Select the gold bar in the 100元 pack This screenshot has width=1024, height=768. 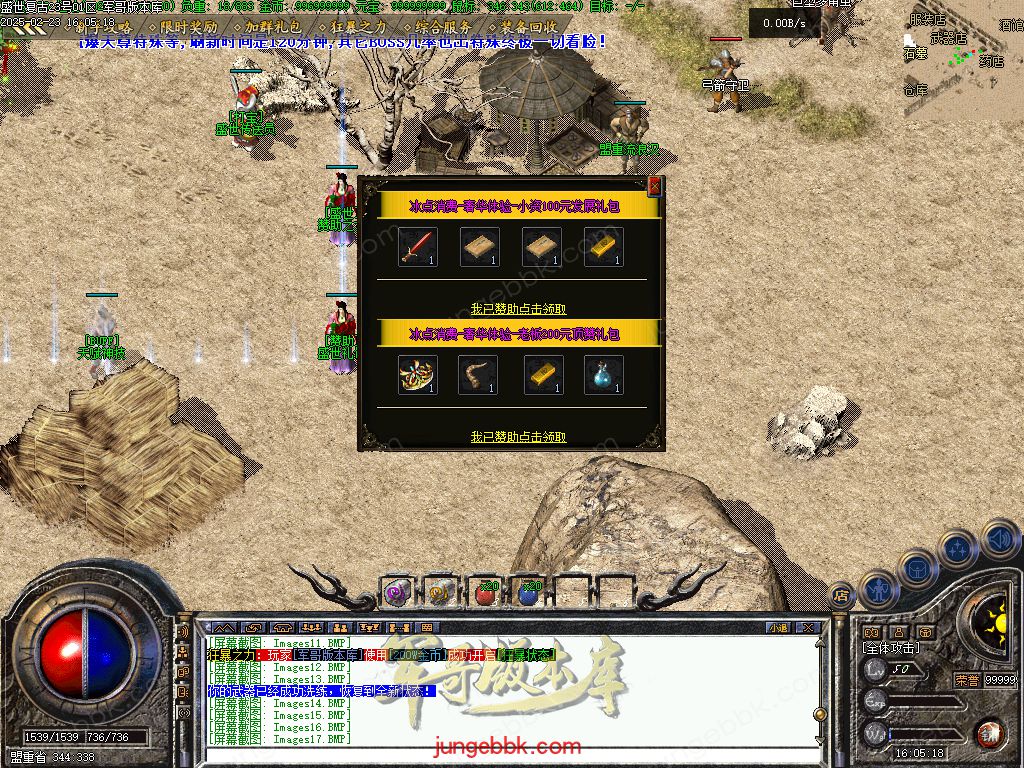603,247
